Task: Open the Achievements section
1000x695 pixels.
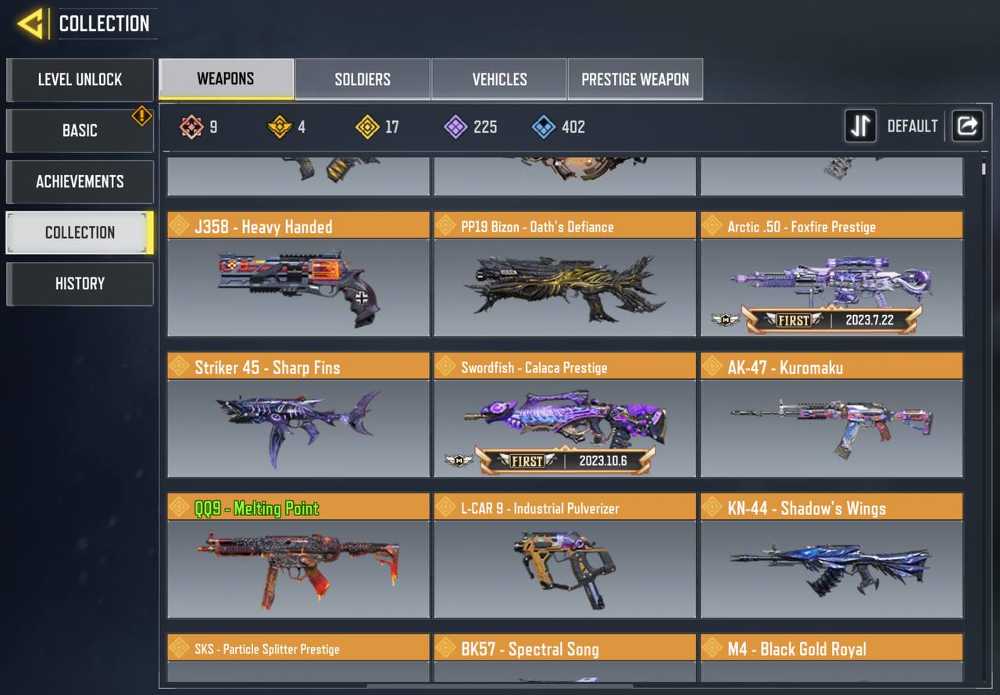Action: [x=80, y=182]
